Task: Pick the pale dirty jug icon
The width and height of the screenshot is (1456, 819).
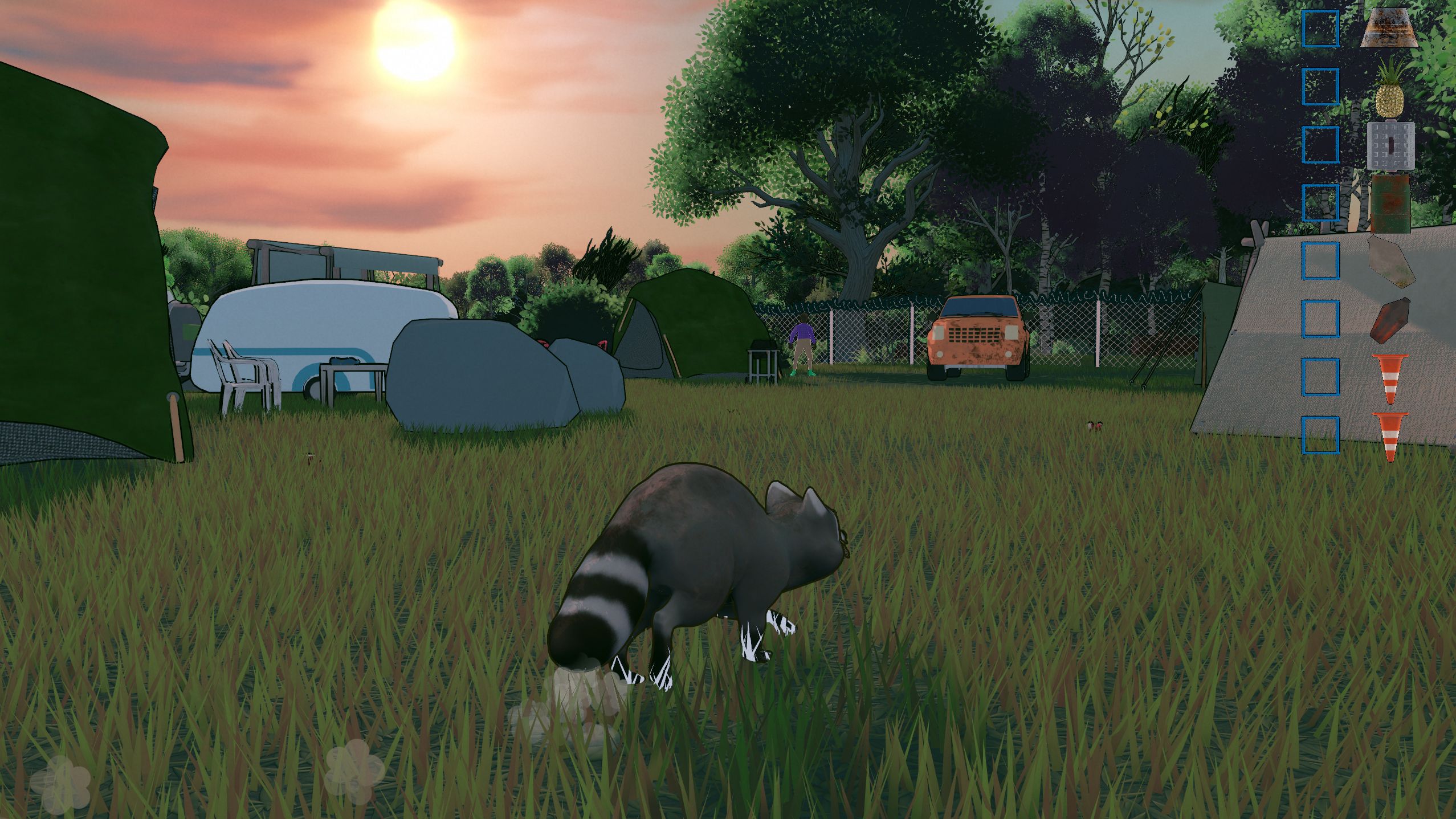Action: coord(1390,260)
